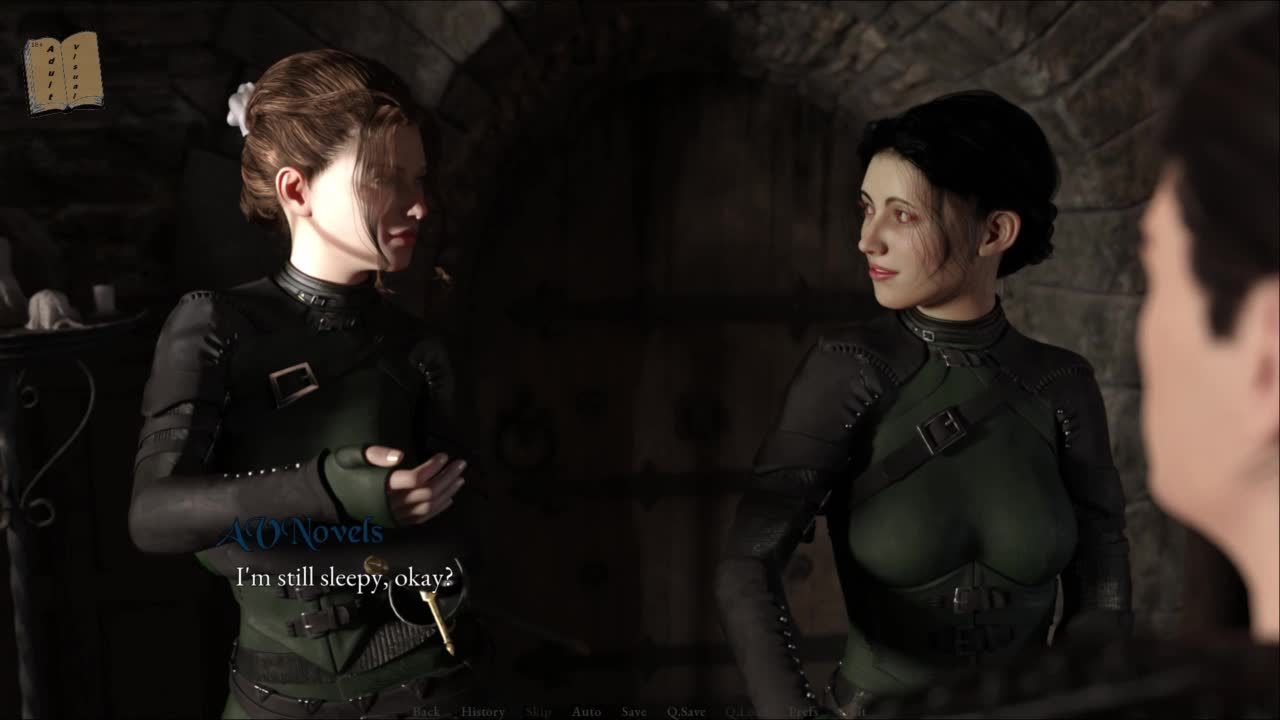The image size is (1280, 720).
Task: Open the Save menu
Action: click(x=634, y=712)
